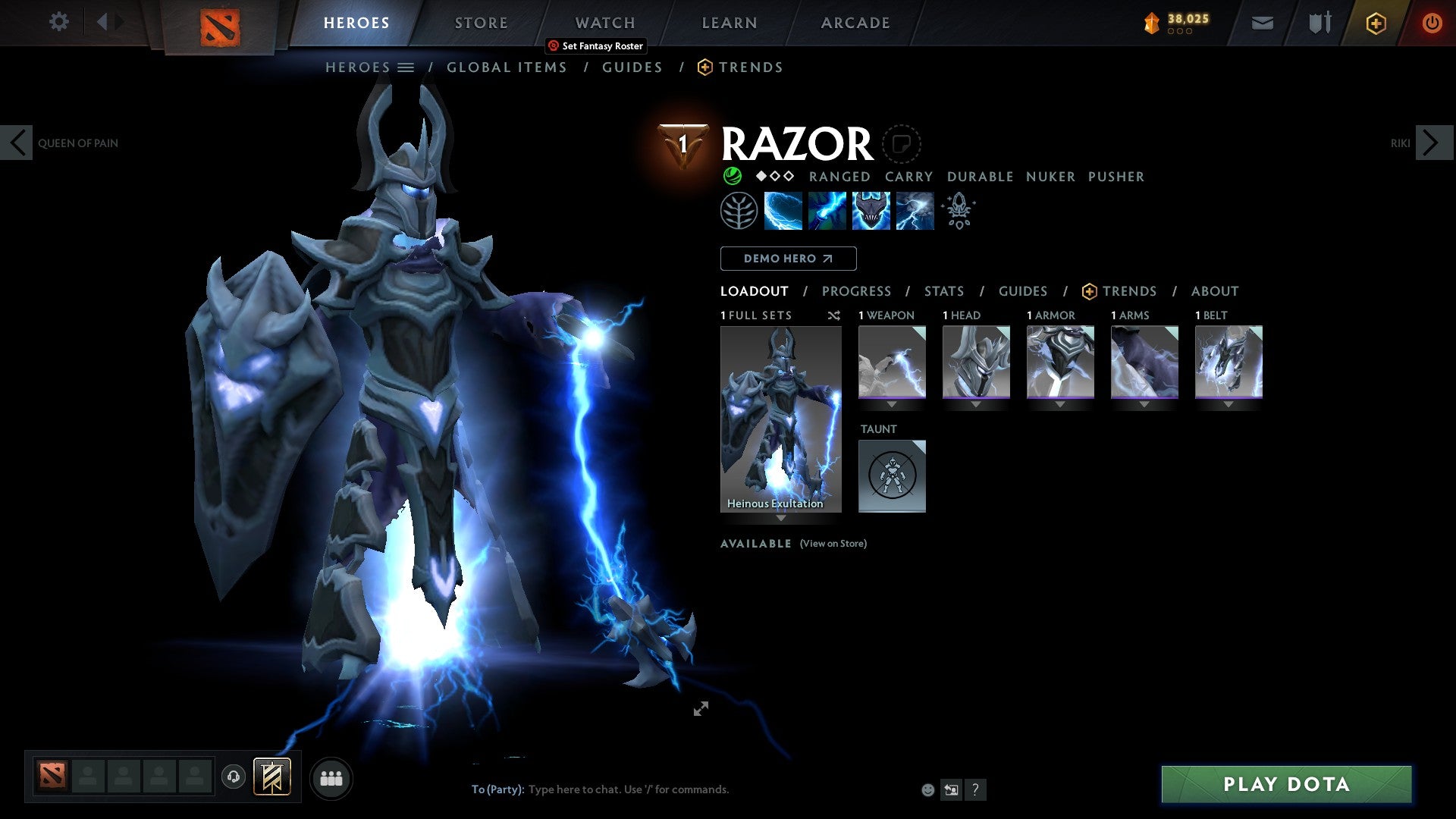Viewport: 1456px width, 819px height.
Task: Open View on Store link
Action: coord(833,544)
